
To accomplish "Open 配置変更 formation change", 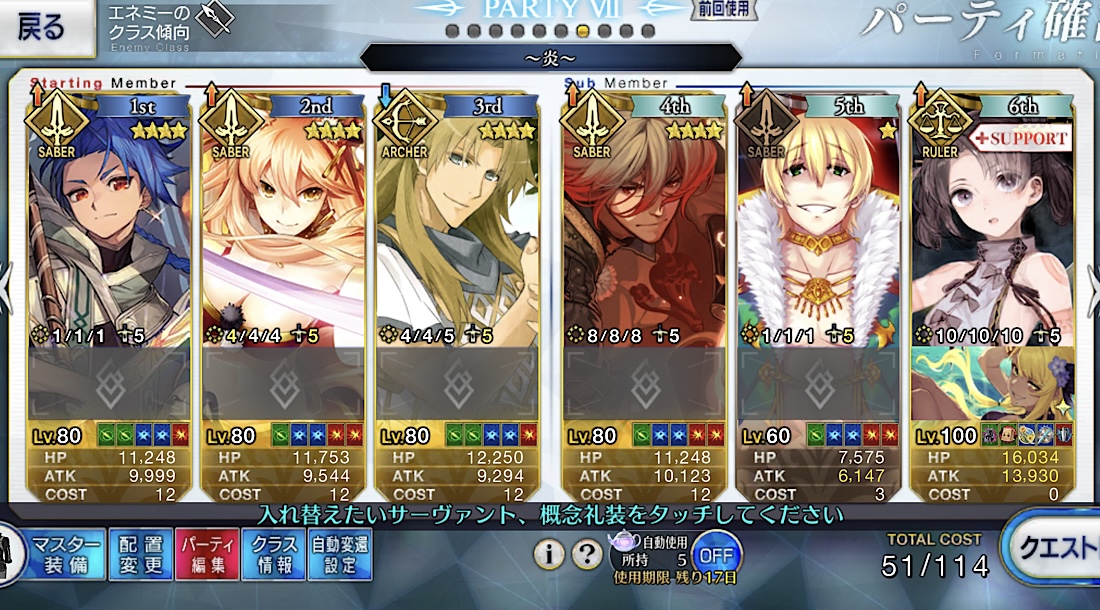I will pos(140,555).
